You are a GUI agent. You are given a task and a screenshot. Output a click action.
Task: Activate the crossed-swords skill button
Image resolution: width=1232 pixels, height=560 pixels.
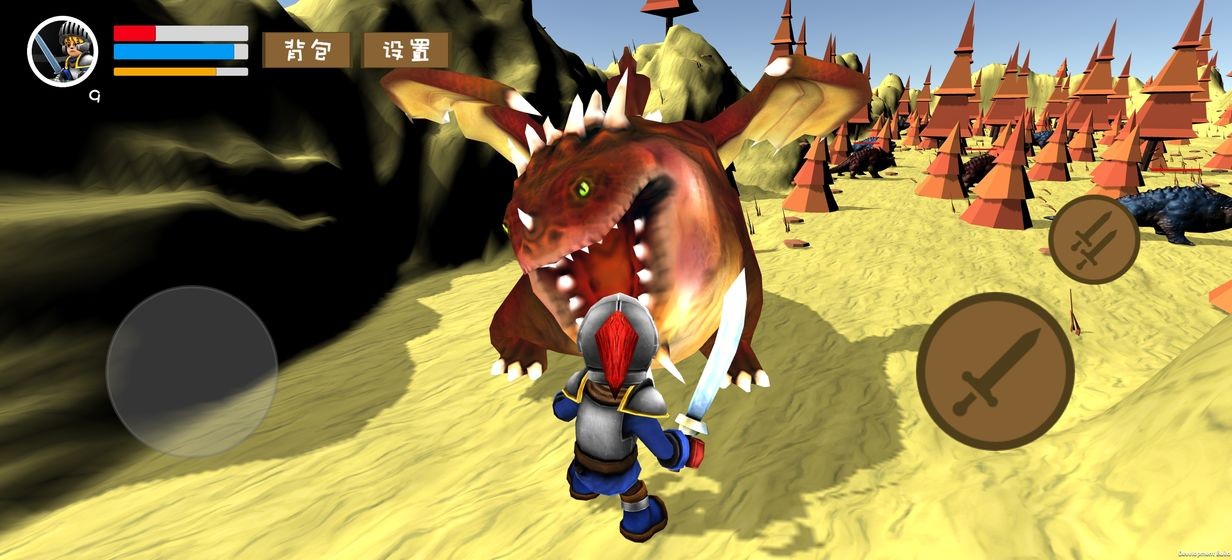1094,239
